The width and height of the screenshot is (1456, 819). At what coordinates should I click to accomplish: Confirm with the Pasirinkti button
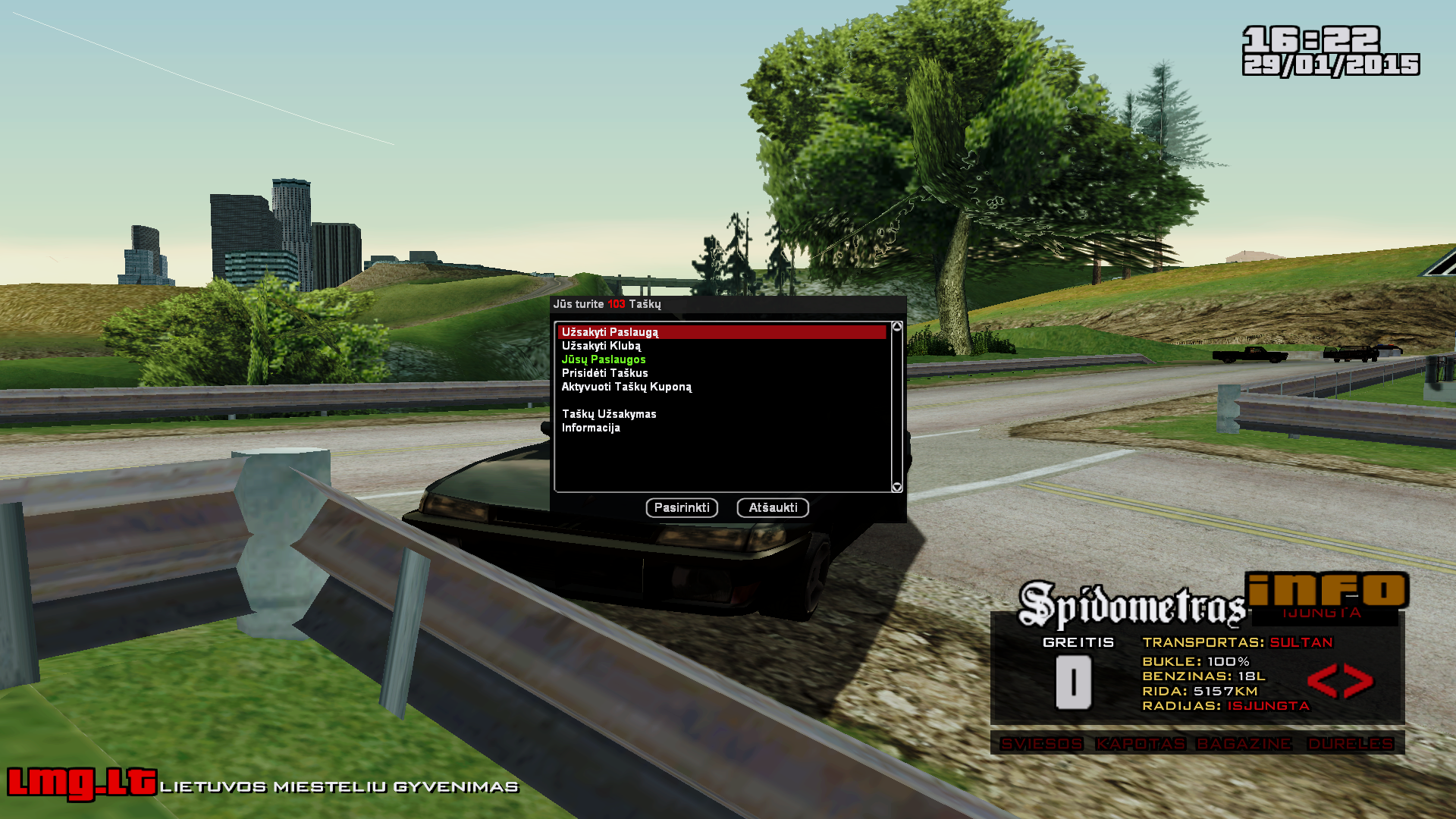[x=682, y=507]
